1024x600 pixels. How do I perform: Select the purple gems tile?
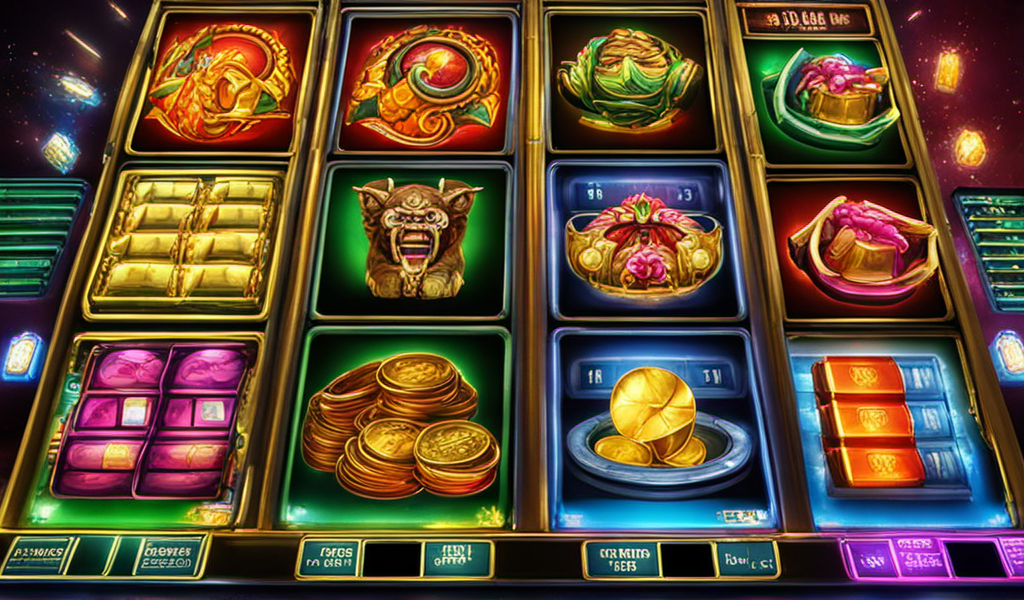[x=150, y=420]
